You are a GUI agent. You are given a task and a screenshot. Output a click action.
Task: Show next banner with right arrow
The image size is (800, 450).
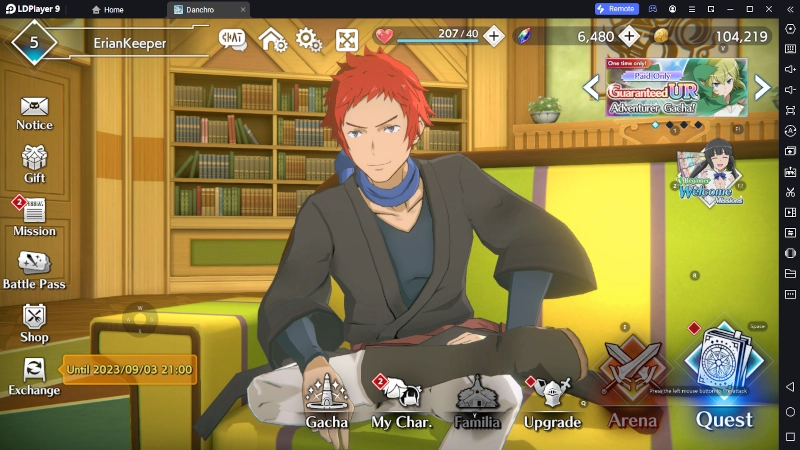[x=763, y=87]
